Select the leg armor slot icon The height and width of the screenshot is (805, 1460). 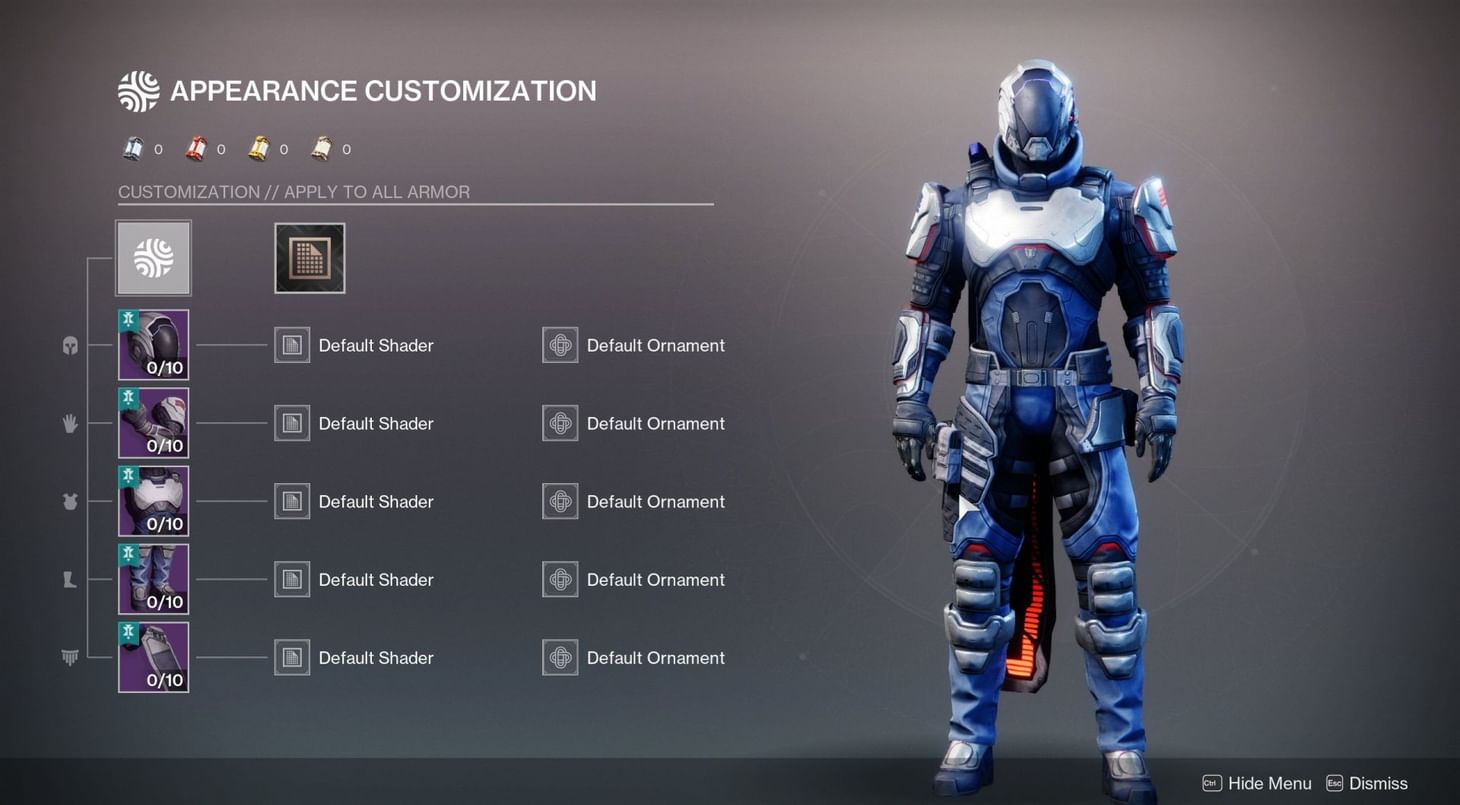(70, 579)
